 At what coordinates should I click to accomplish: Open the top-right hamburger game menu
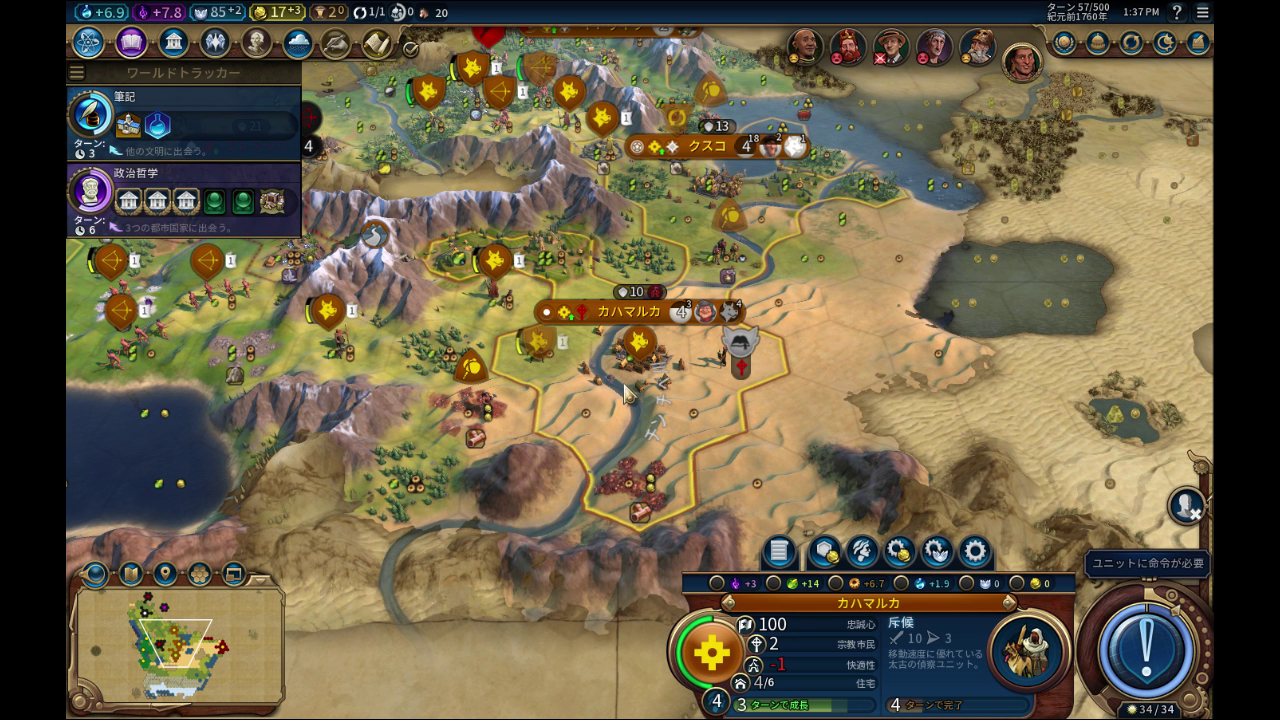point(1202,12)
